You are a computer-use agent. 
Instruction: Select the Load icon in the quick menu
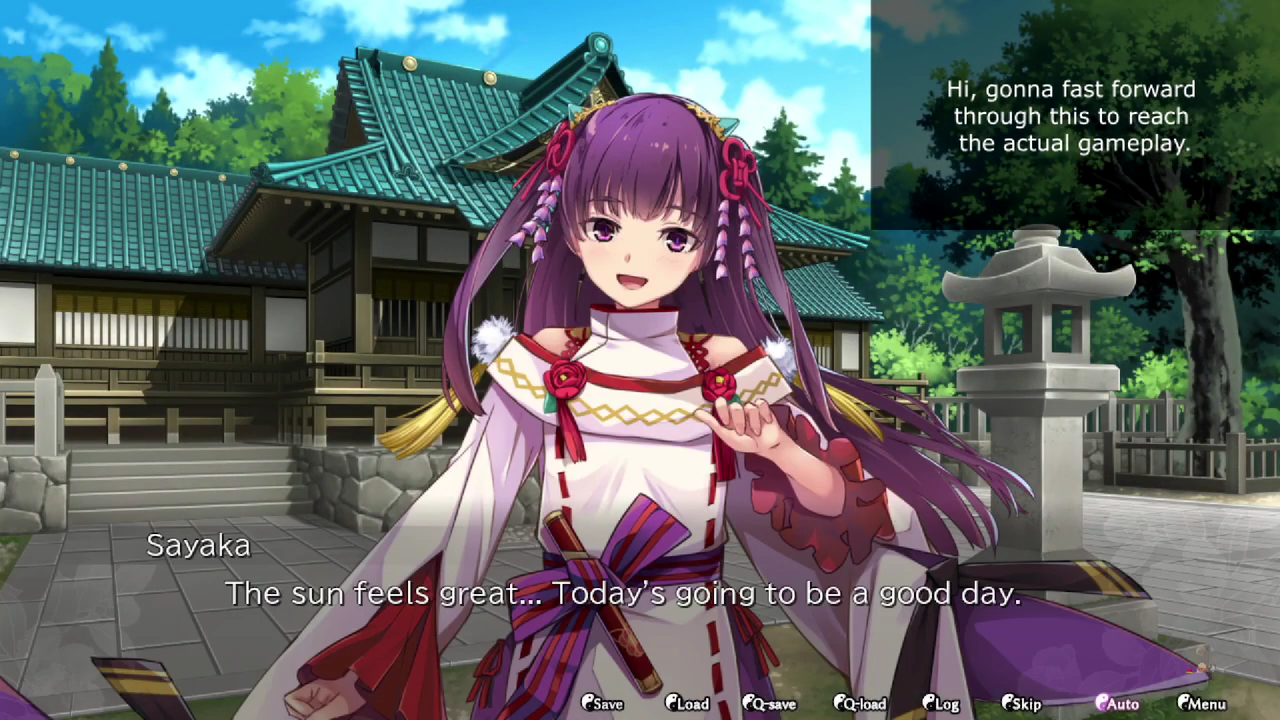coord(671,704)
